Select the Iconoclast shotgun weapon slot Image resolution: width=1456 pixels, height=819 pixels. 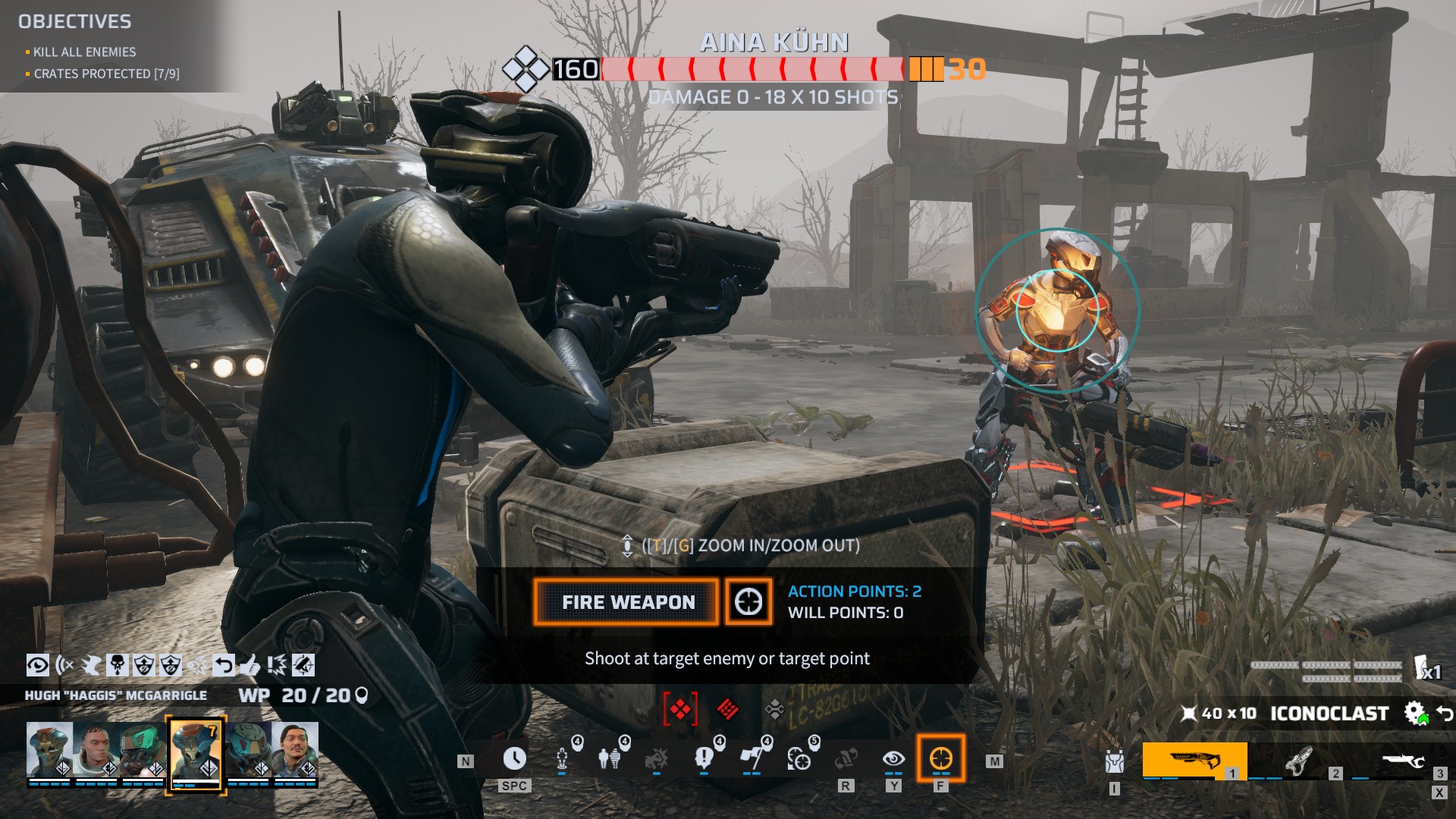(1194, 760)
